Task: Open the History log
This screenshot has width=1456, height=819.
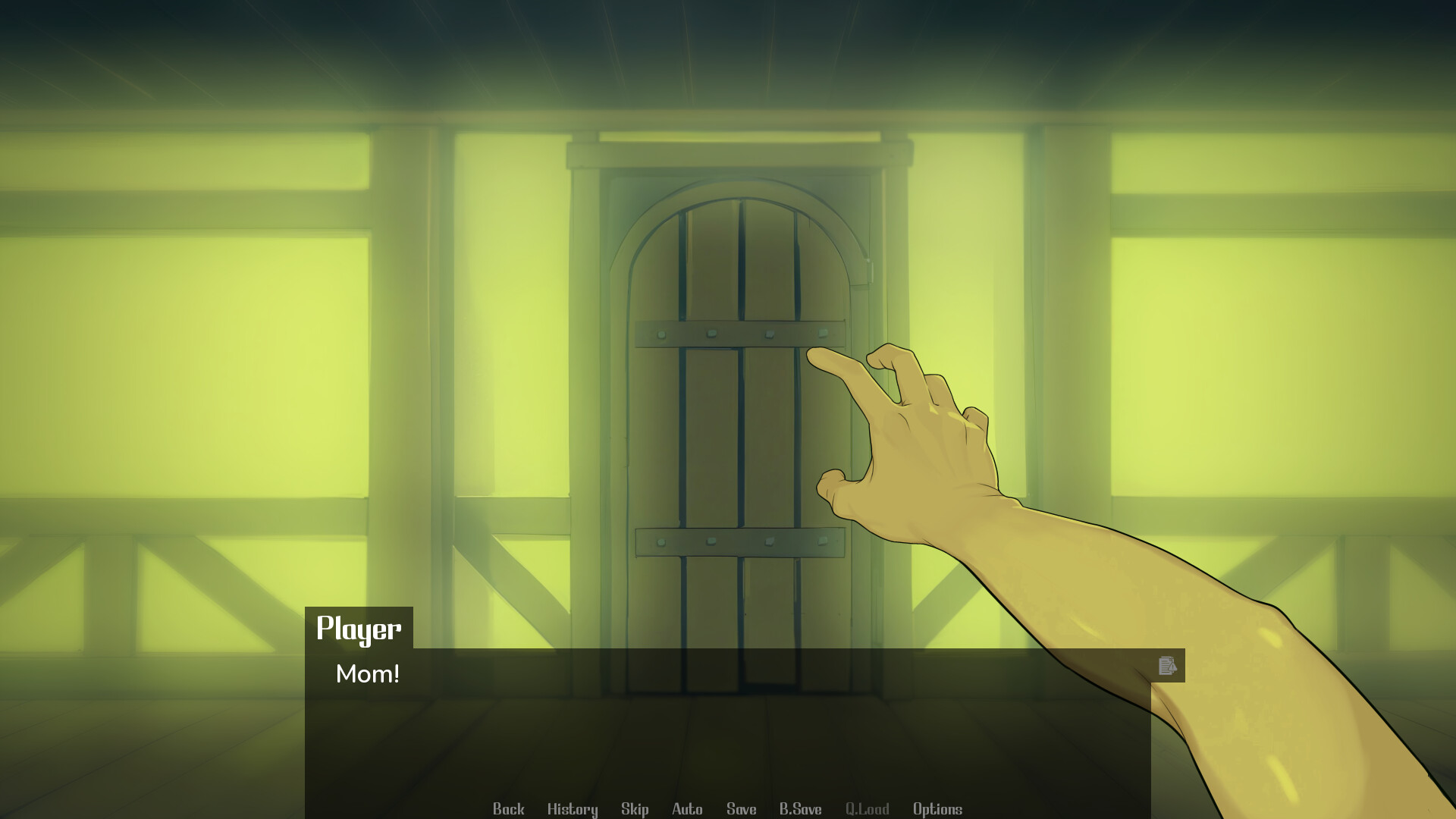Action: coord(572,809)
